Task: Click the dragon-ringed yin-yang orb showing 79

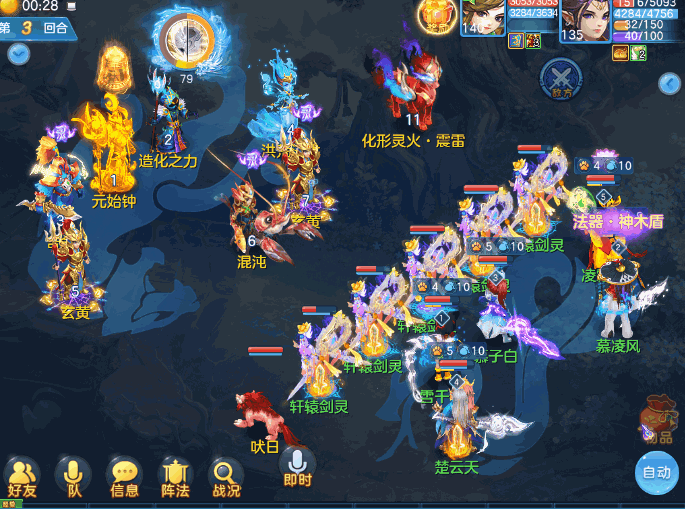Action: (x=186, y=40)
